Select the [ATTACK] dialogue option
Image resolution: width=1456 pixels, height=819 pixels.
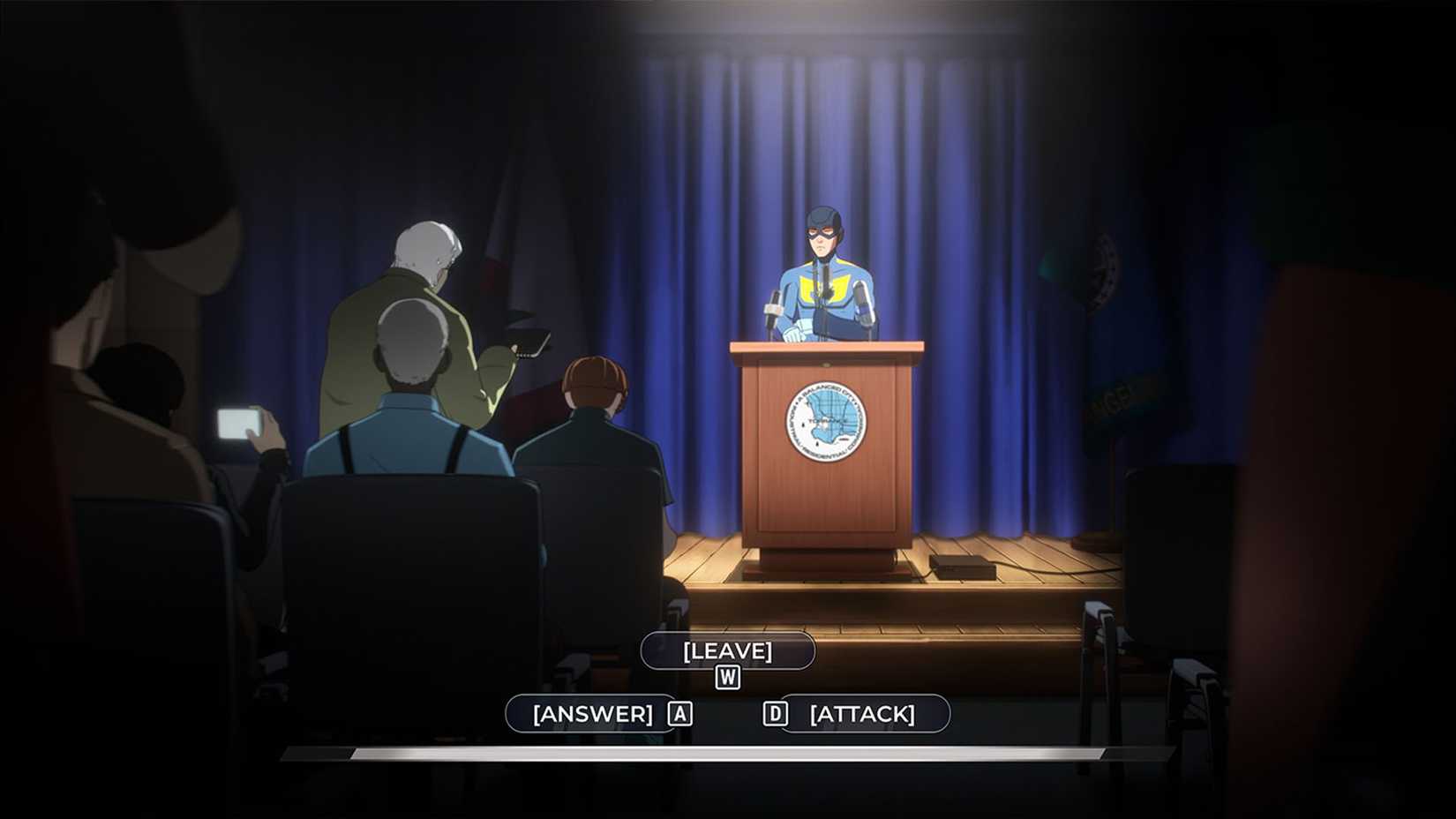click(x=863, y=713)
